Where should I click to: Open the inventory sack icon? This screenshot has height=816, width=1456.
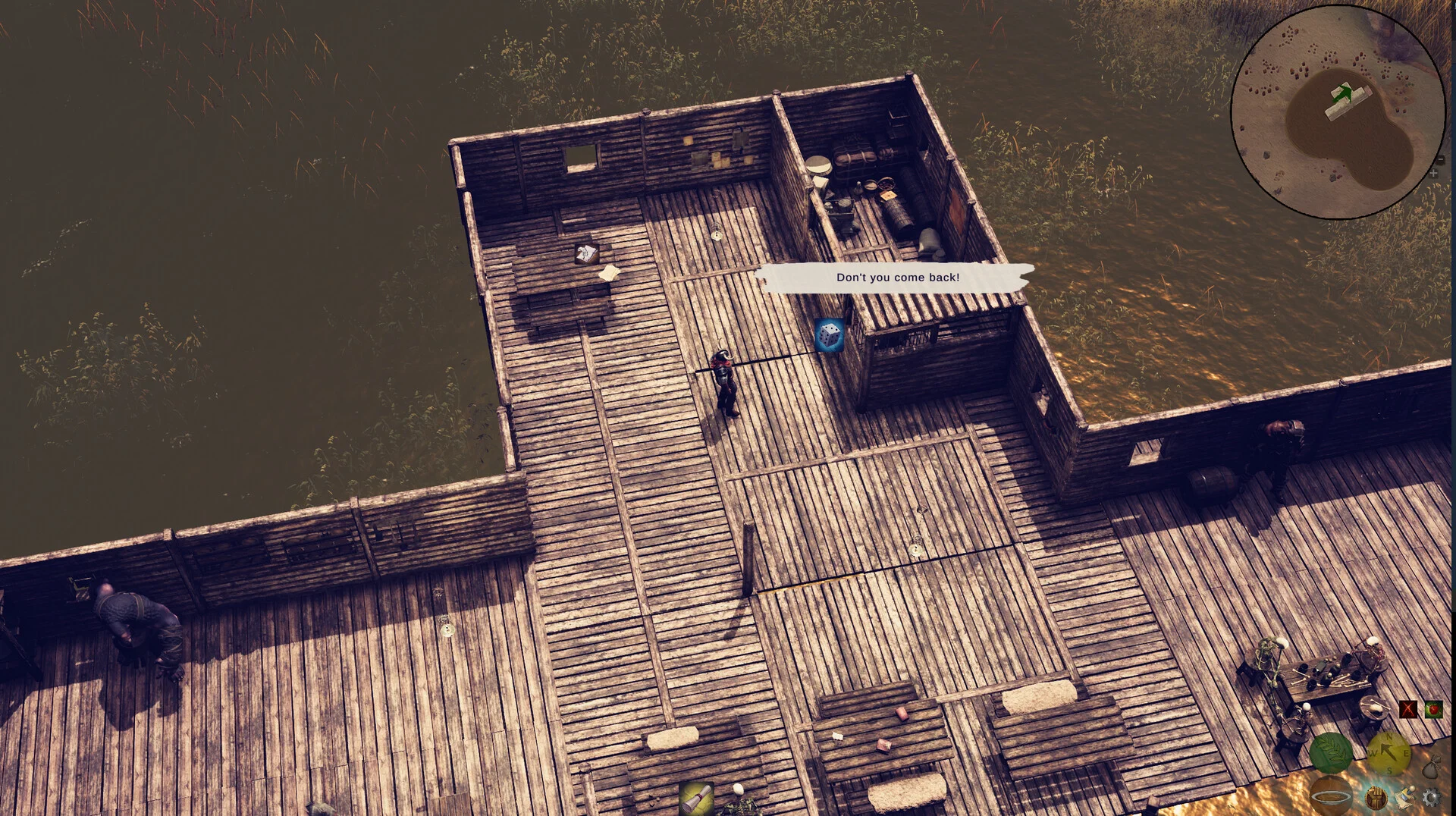pyautogui.click(x=1430, y=767)
